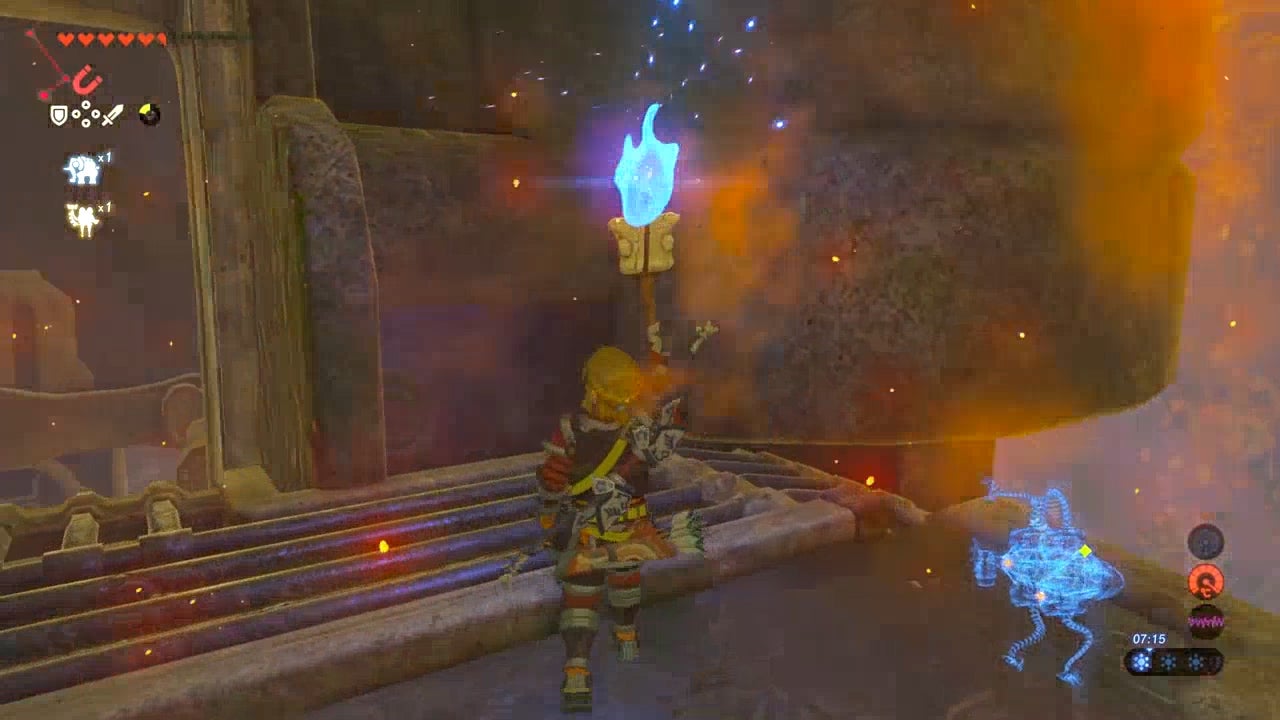Toggle the red heat warning gauge
The image size is (1280, 720).
coord(1206,581)
